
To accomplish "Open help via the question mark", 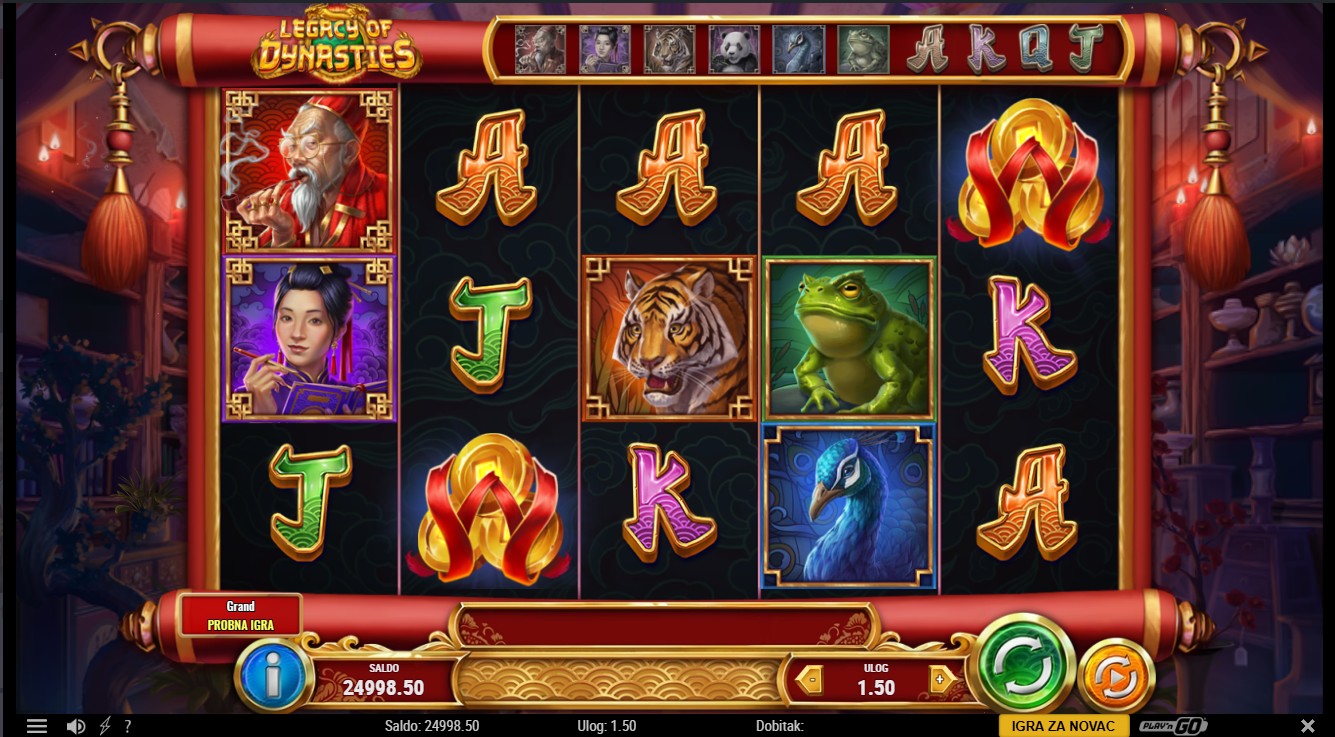I will [127, 726].
